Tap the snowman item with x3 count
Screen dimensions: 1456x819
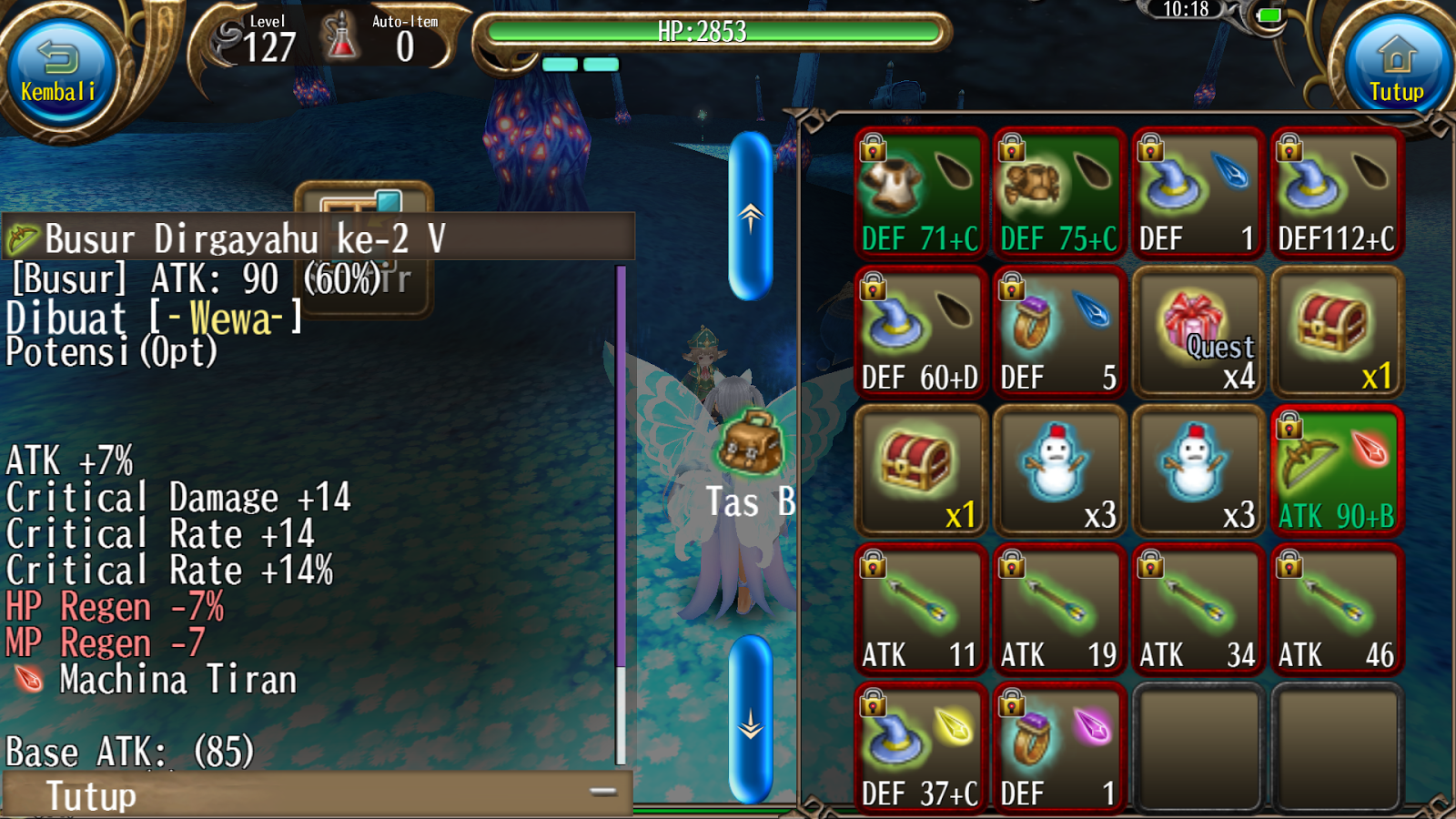(1058, 470)
